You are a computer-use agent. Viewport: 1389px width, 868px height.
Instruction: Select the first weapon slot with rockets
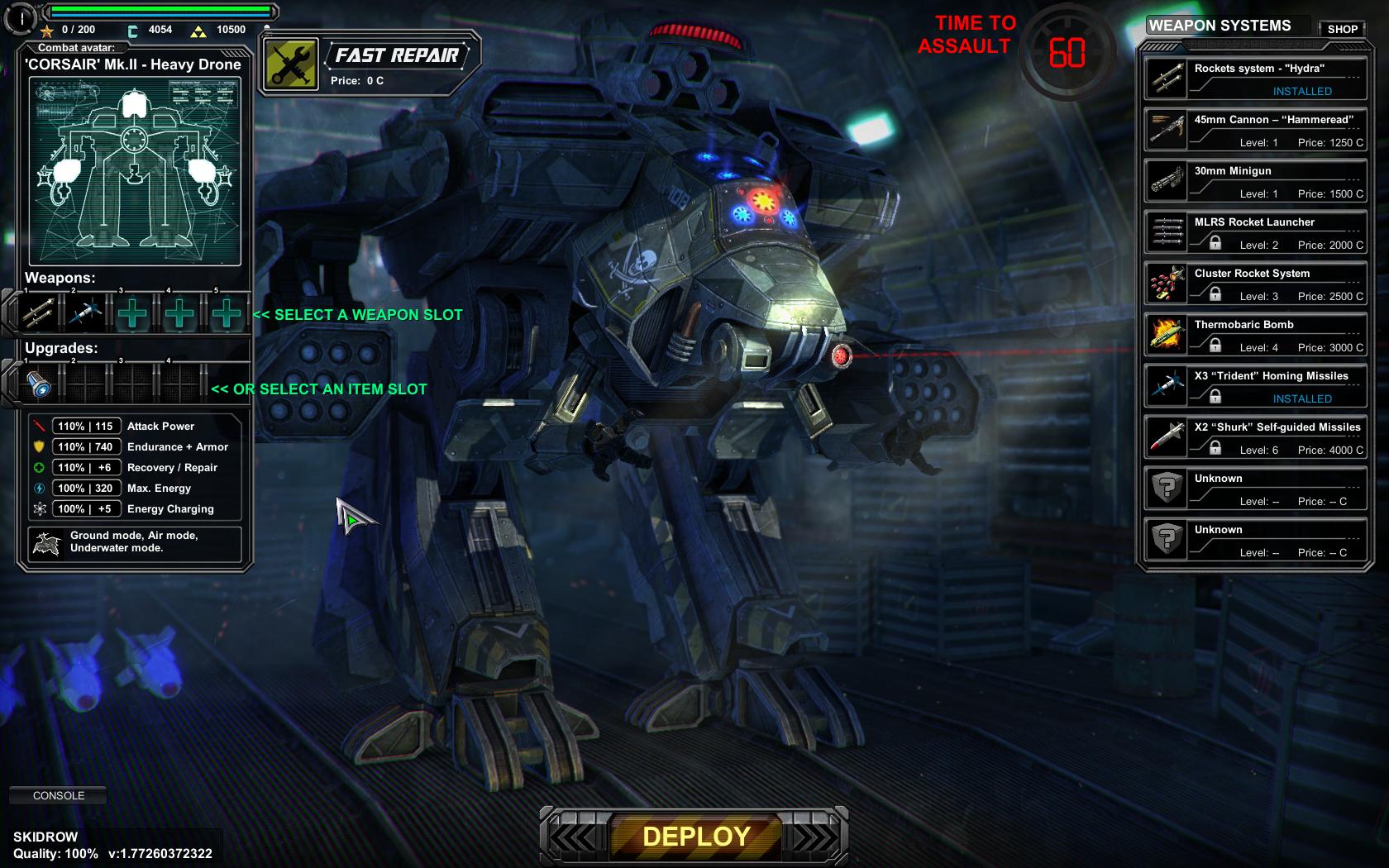[38, 313]
